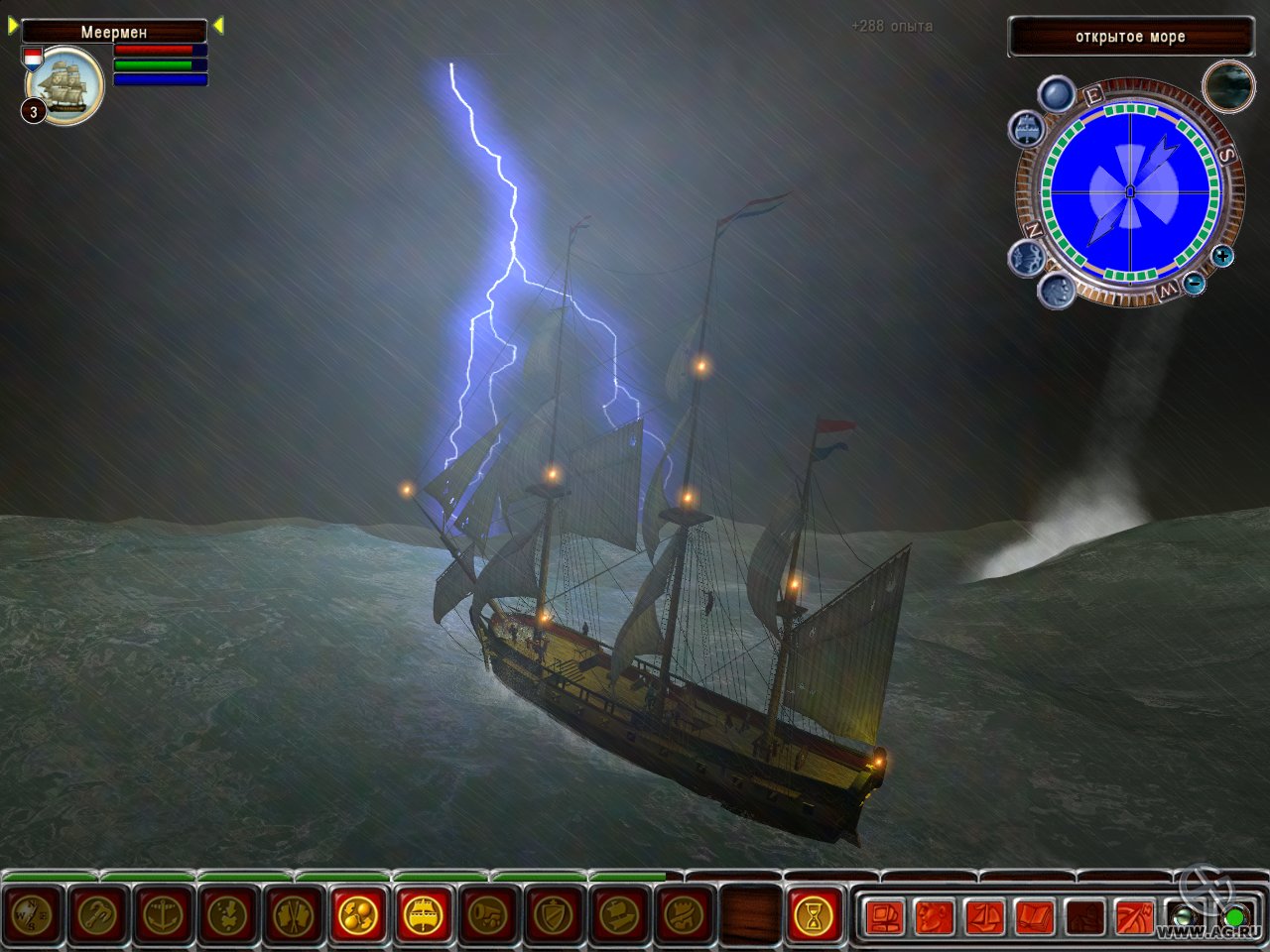The height and width of the screenshot is (952, 1270).
Task: Activate the hourglass time icon
Action: click(x=814, y=915)
